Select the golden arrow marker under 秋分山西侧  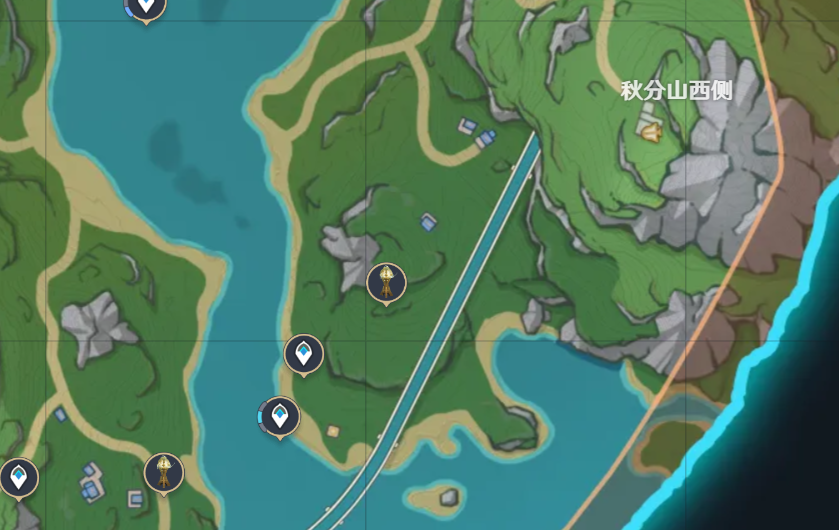[652, 130]
